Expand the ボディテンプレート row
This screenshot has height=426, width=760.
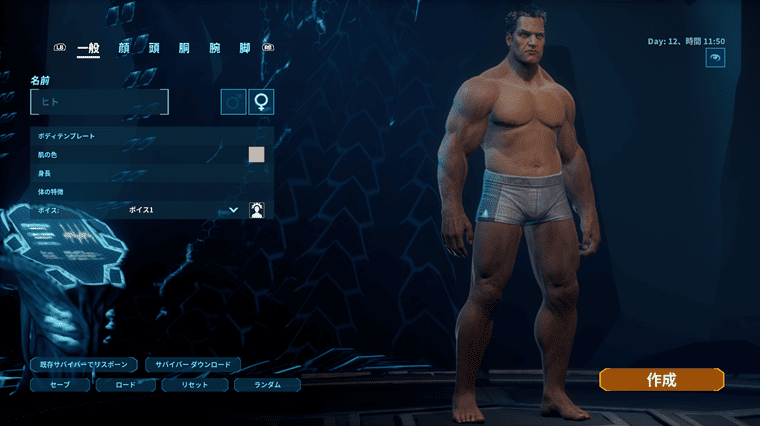pyautogui.click(x=152, y=135)
